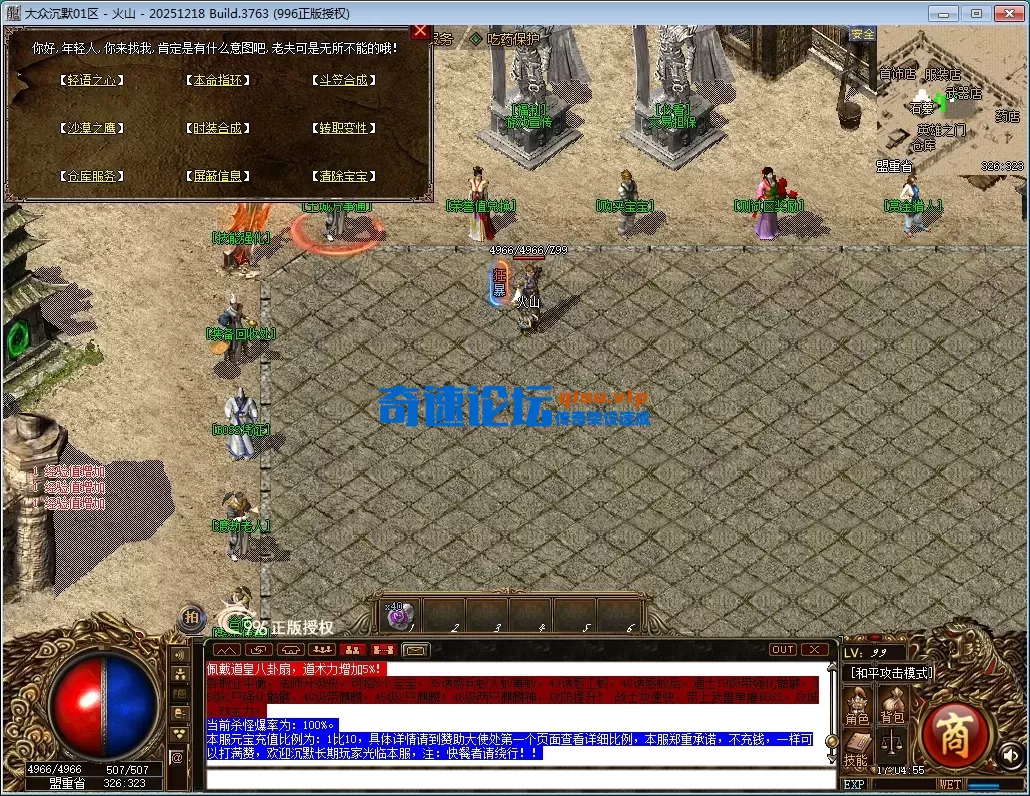Viewport: 1030px width, 796px height.
Task: Toggle the 和平攻击模式 attack mode
Action: tap(890, 673)
